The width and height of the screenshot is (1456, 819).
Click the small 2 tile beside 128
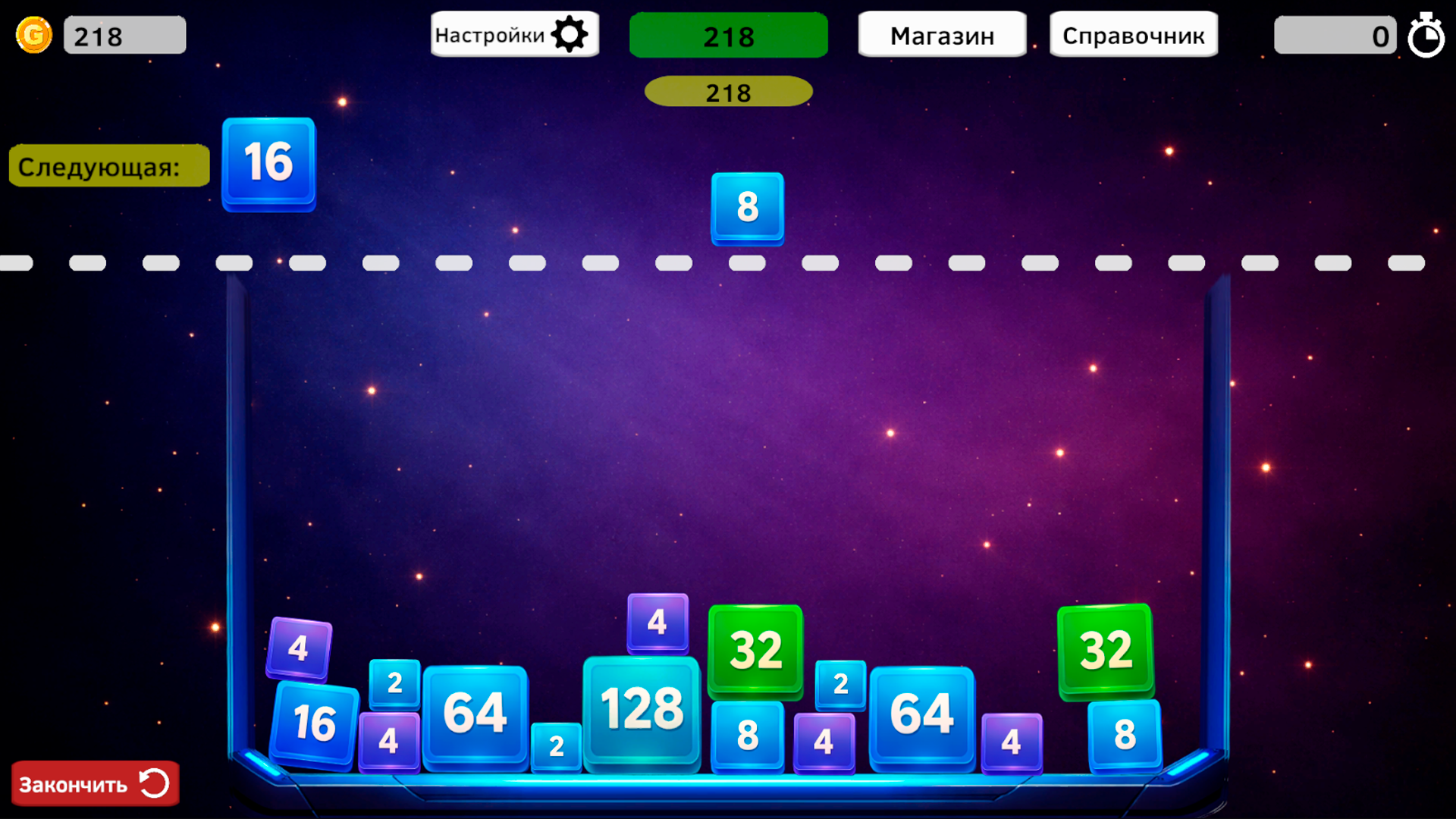coord(556,745)
